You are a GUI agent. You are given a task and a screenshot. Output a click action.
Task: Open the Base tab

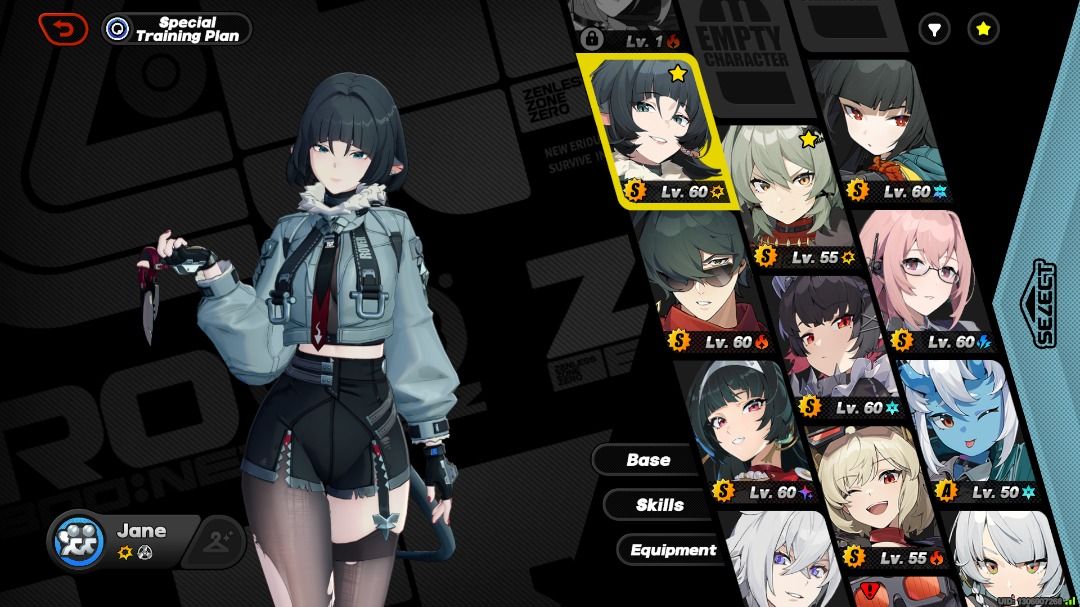(x=648, y=460)
